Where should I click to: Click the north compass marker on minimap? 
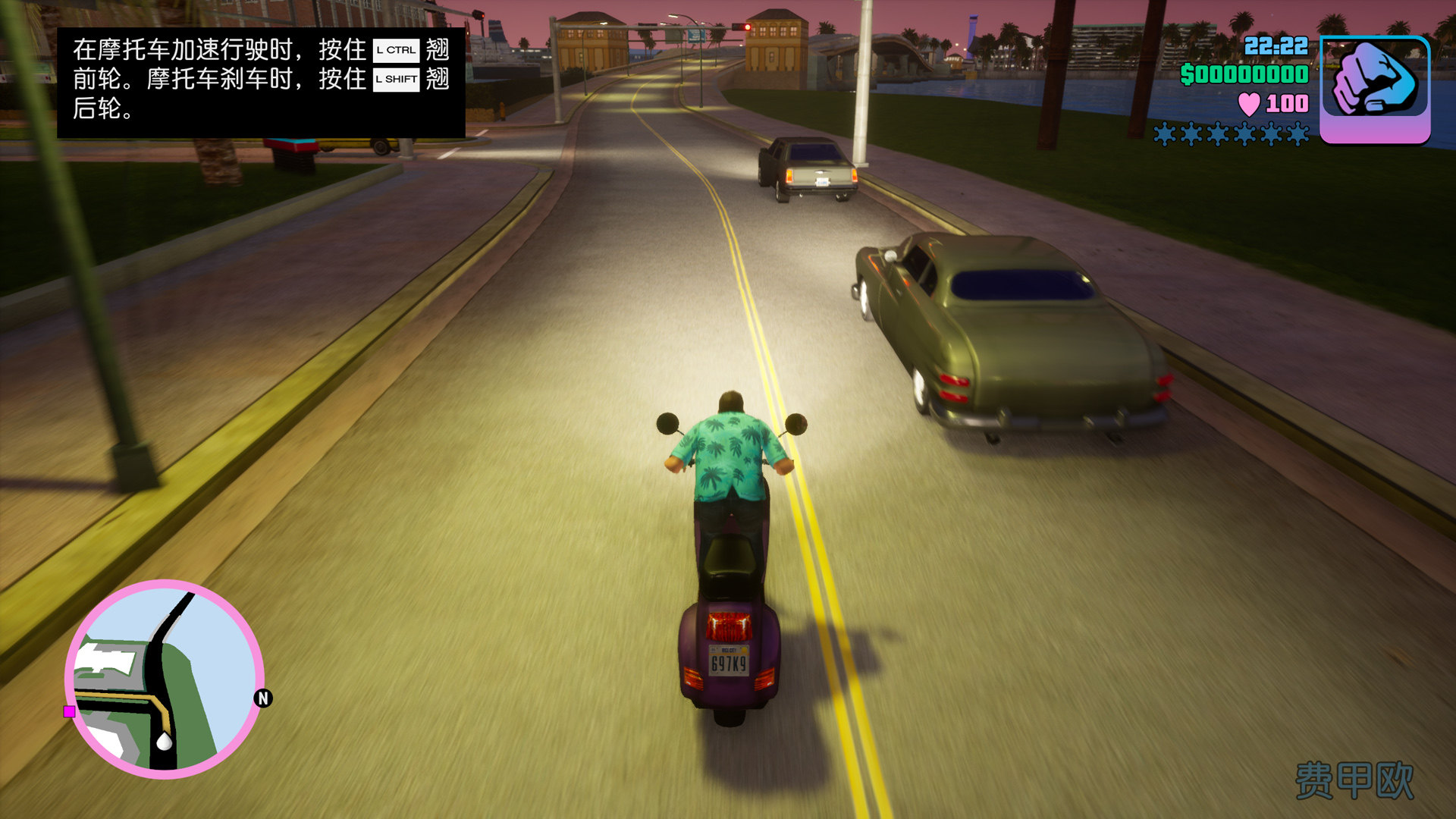[x=263, y=698]
